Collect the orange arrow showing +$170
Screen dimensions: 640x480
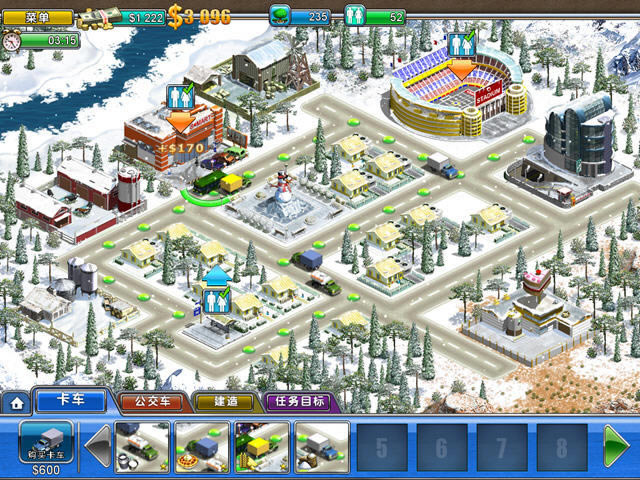(181, 122)
